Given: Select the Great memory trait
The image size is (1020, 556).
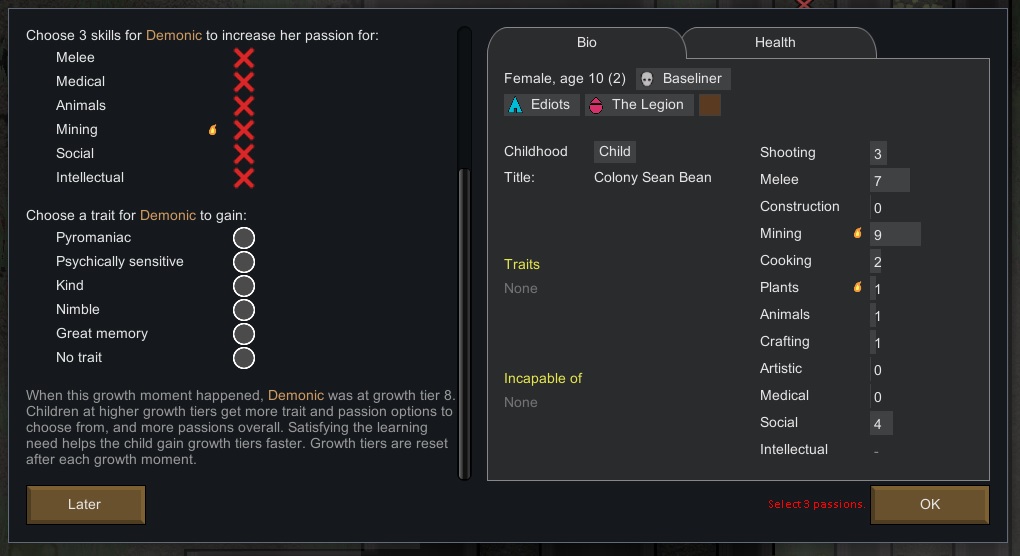Looking at the screenshot, I should (244, 334).
